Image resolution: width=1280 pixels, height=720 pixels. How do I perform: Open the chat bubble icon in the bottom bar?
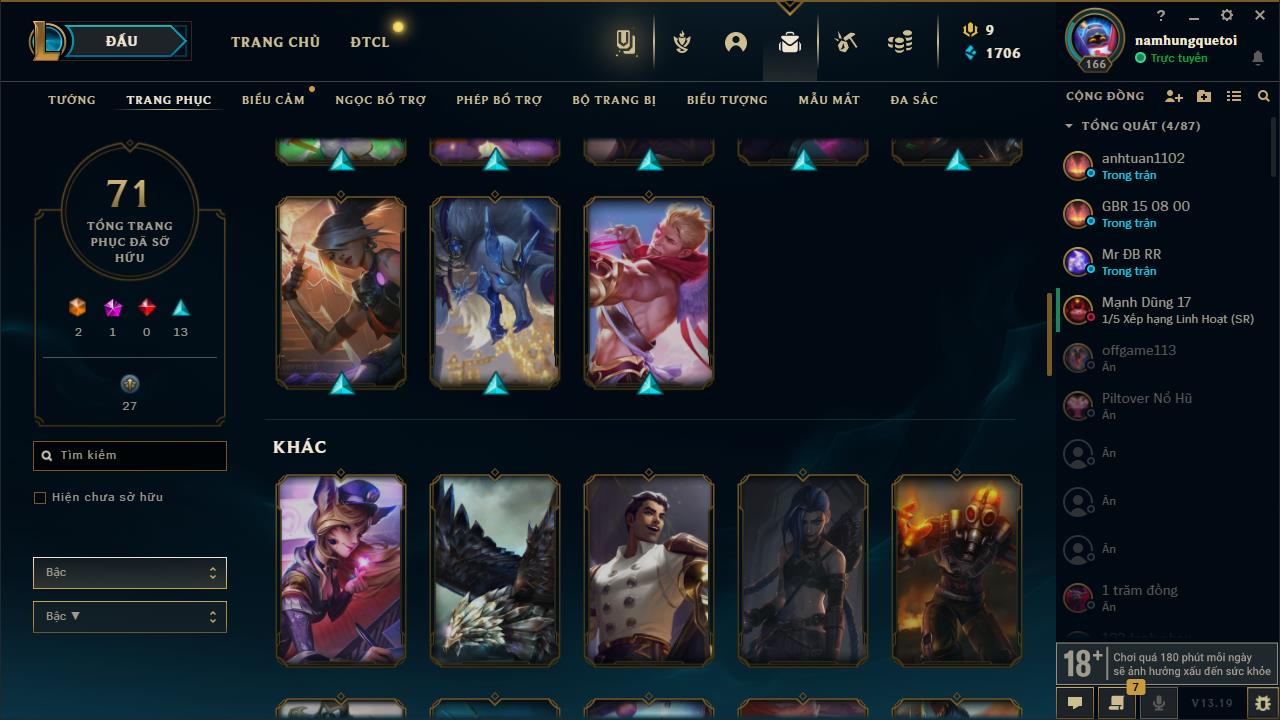click(1074, 703)
